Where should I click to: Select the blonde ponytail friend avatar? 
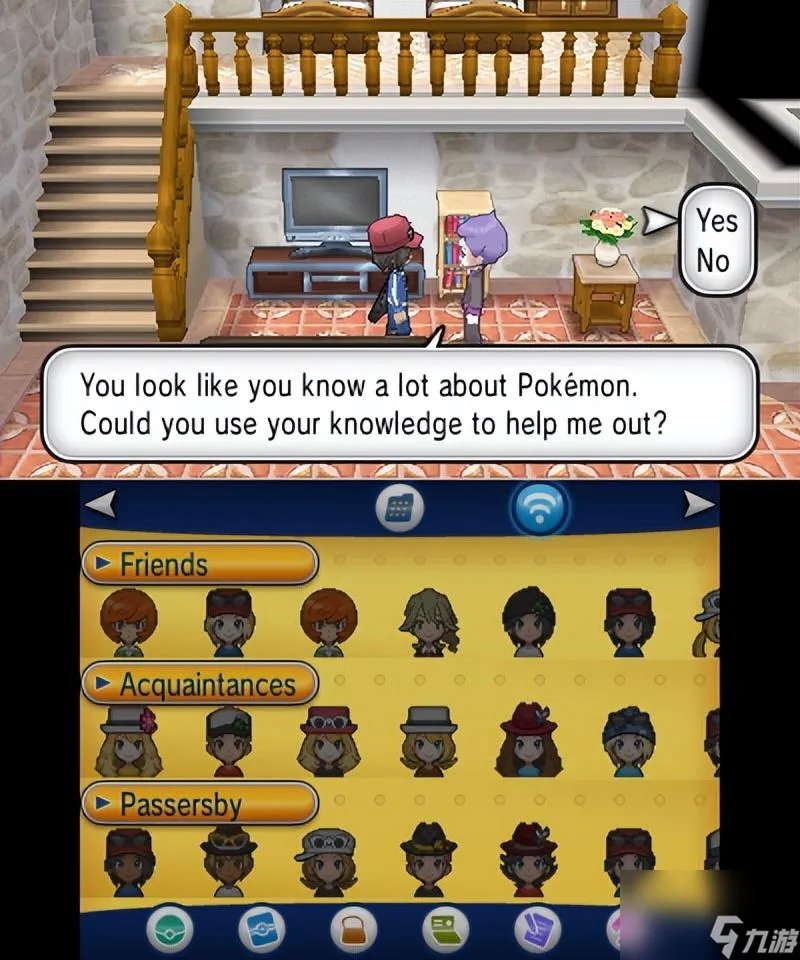[427, 620]
